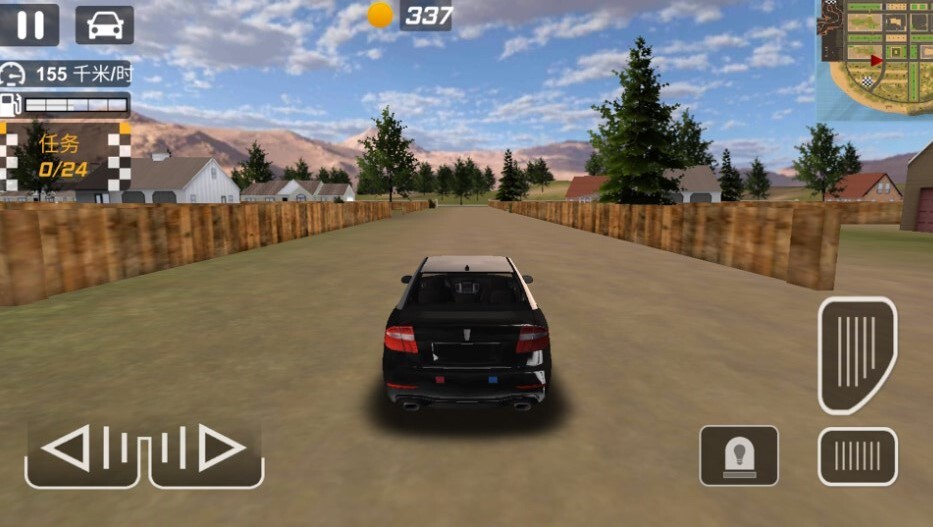The height and width of the screenshot is (527, 933).
Task: Open the mission tracker showing 0/24
Action: pos(65,157)
